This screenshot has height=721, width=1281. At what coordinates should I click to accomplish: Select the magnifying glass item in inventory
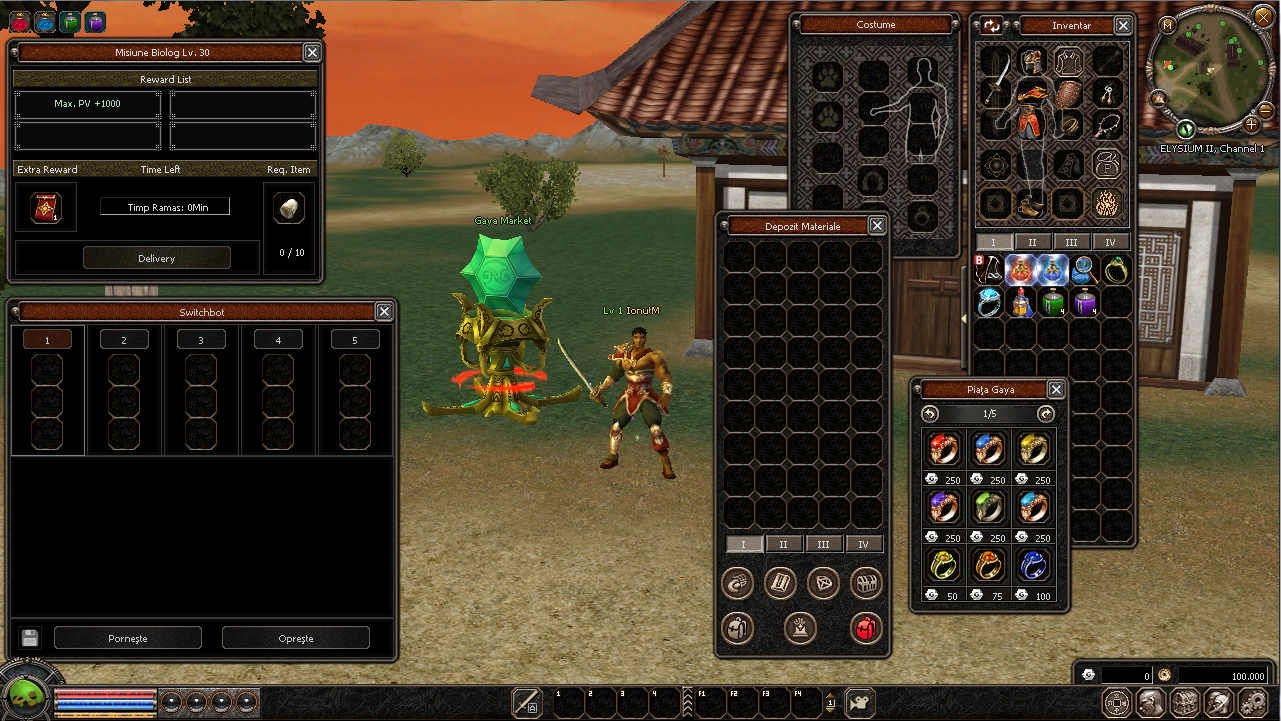[x=1084, y=270]
